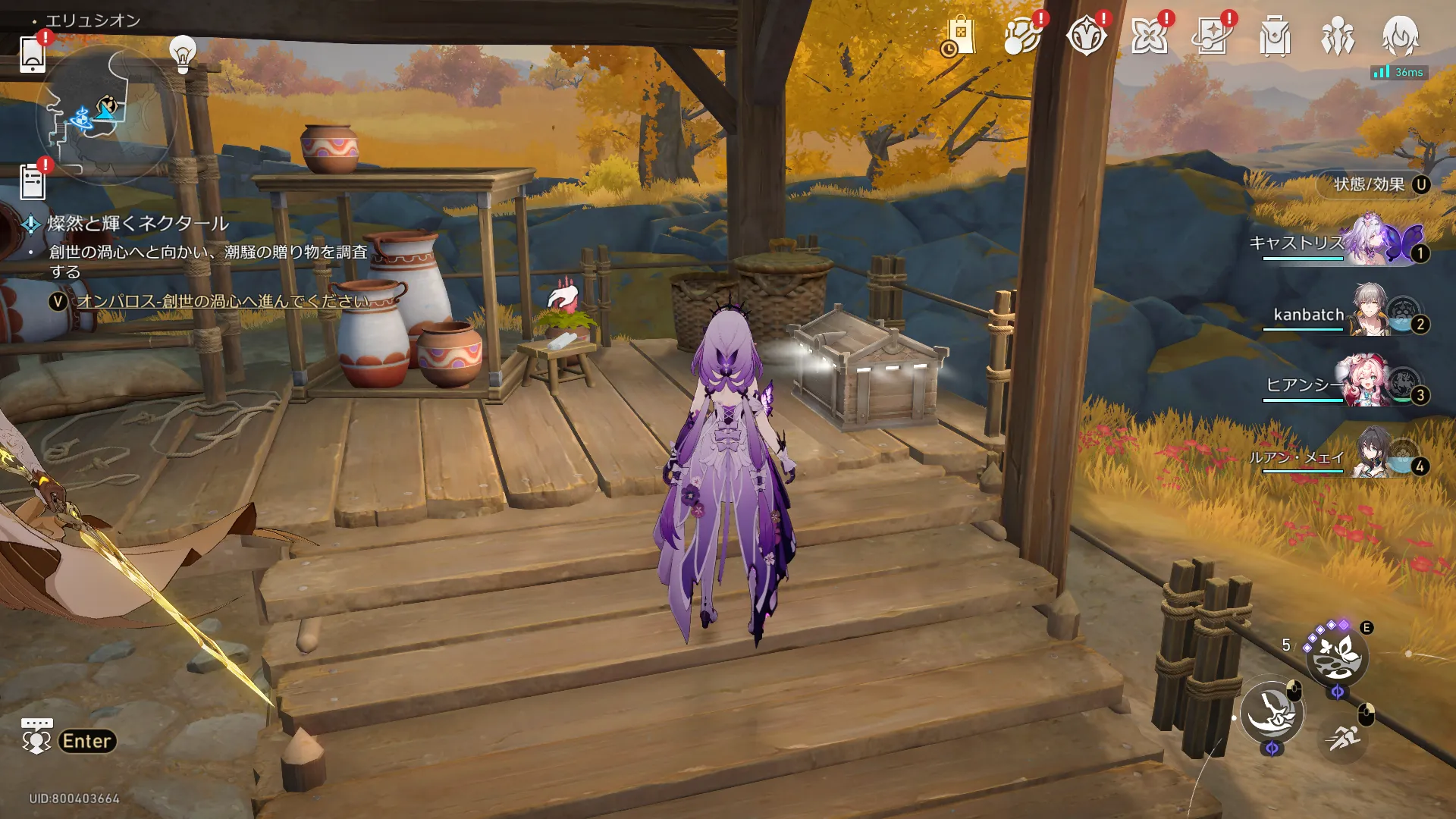Open the four-petal flower icon
The image size is (1456, 819).
[1149, 36]
